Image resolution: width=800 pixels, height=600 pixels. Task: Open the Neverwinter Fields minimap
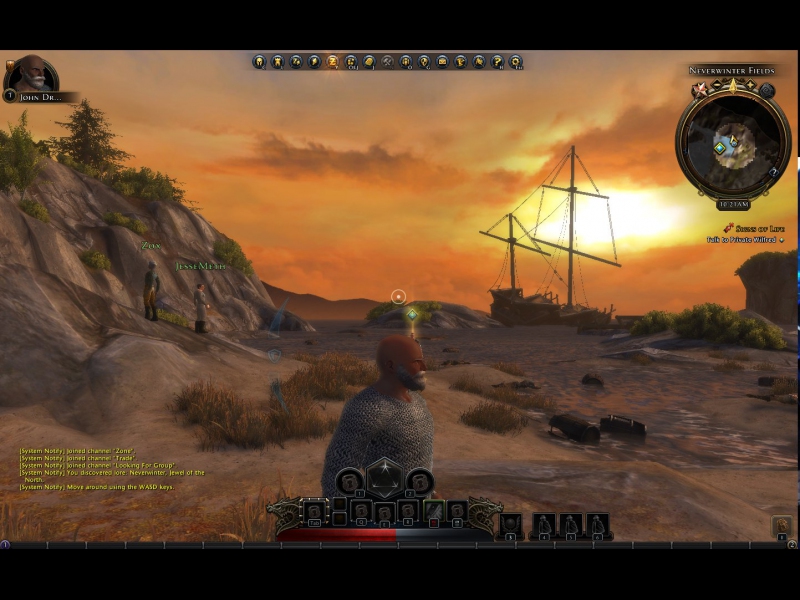click(732, 144)
